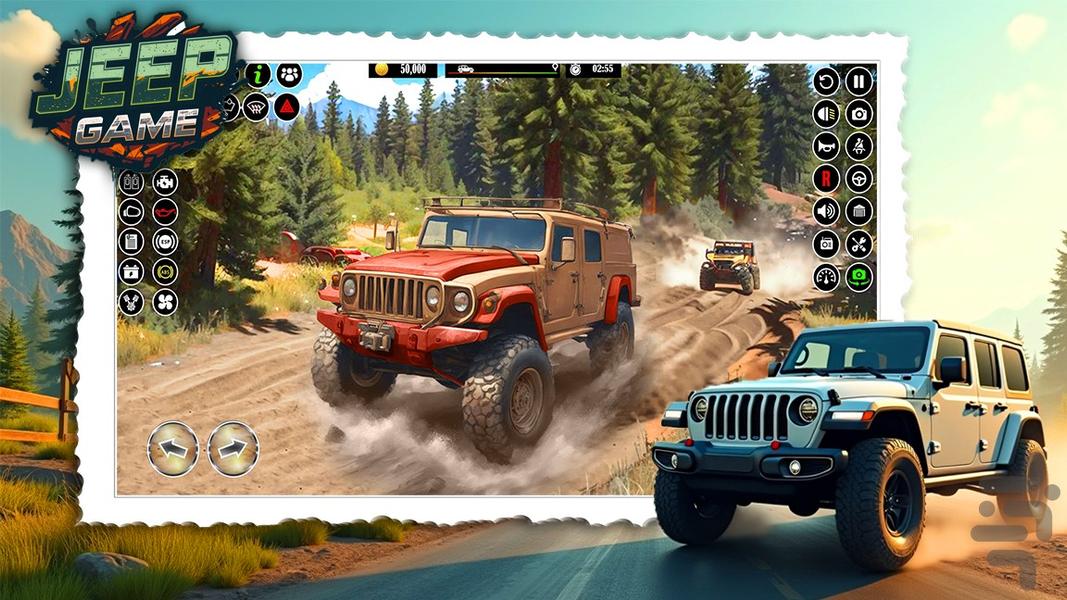
Task: Toggle the yellow ABS icon
Action: (x=164, y=272)
